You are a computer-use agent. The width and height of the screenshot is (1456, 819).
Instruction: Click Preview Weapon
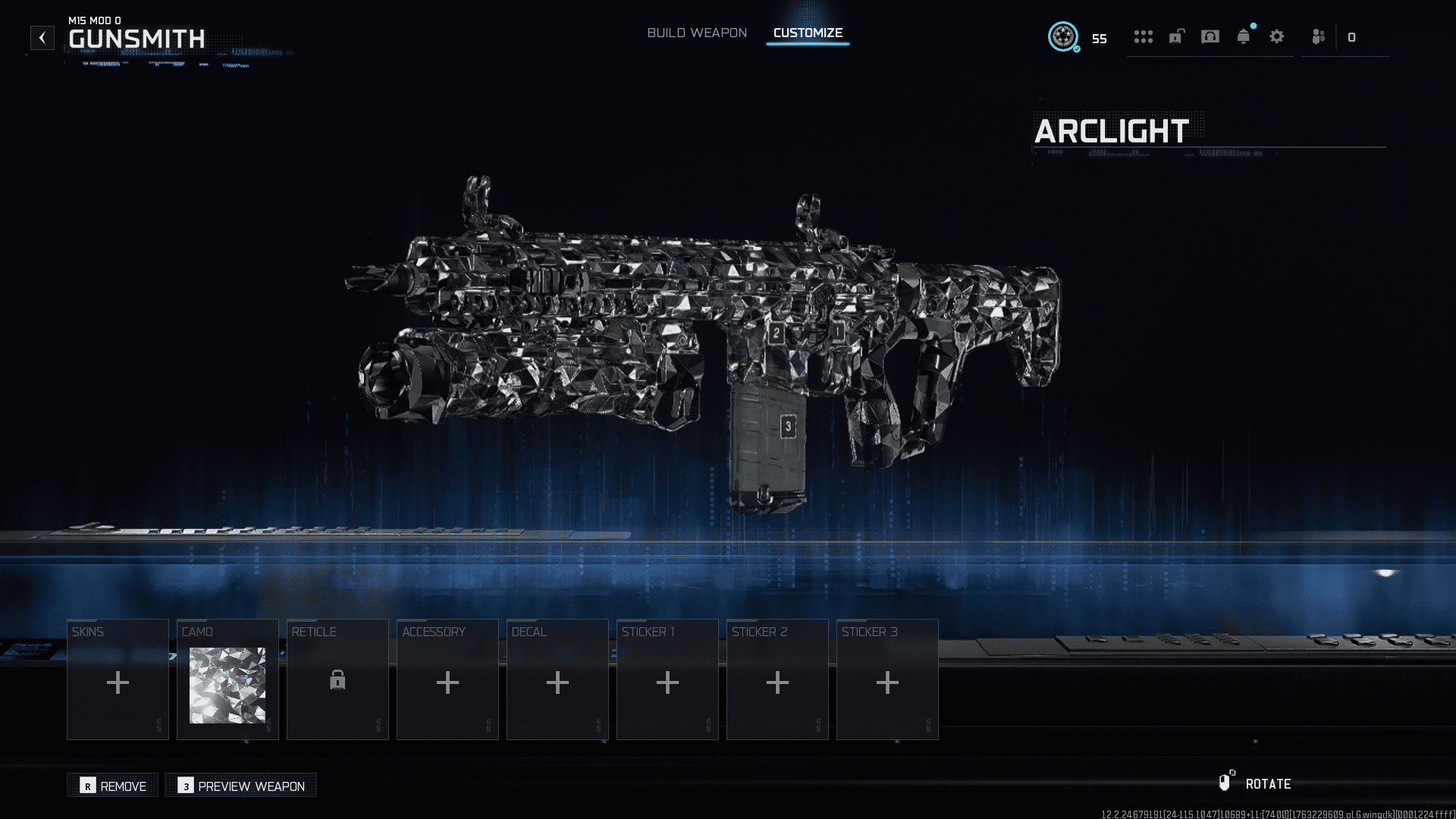(240, 786)
